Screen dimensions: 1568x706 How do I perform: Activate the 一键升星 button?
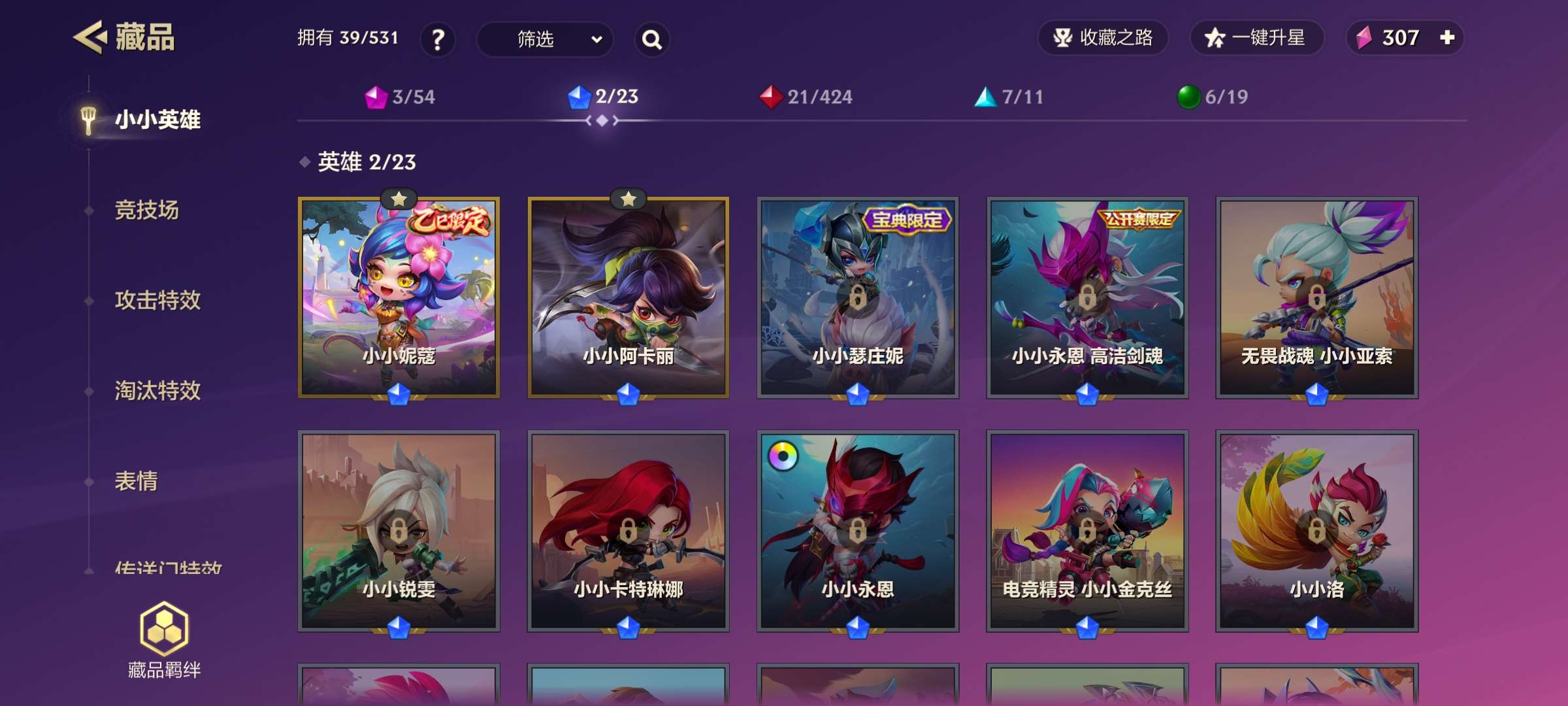[x=1256, y=38]
